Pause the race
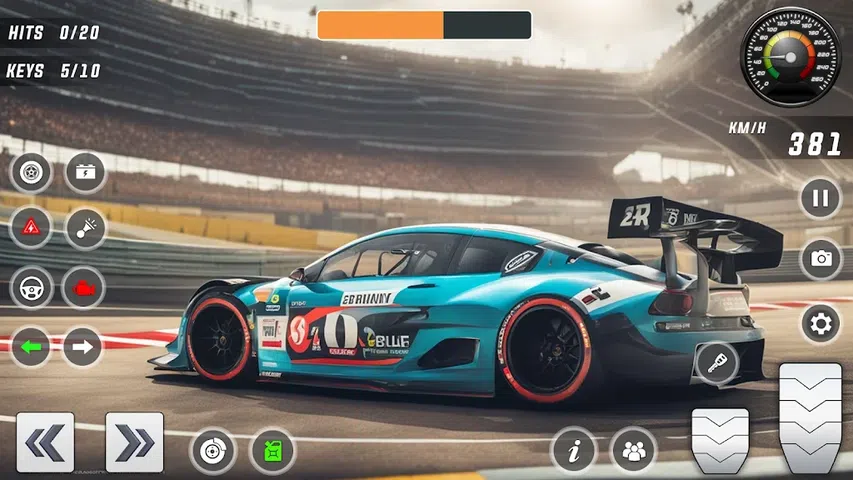This screenshot has width=853, height=480. pyautogui.click(x=820, y=197)
